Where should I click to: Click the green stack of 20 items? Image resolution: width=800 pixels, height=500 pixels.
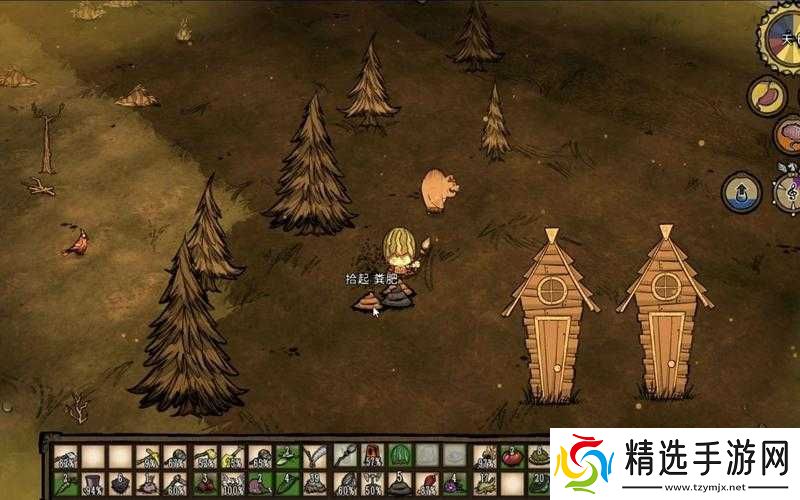coord(538,484)
